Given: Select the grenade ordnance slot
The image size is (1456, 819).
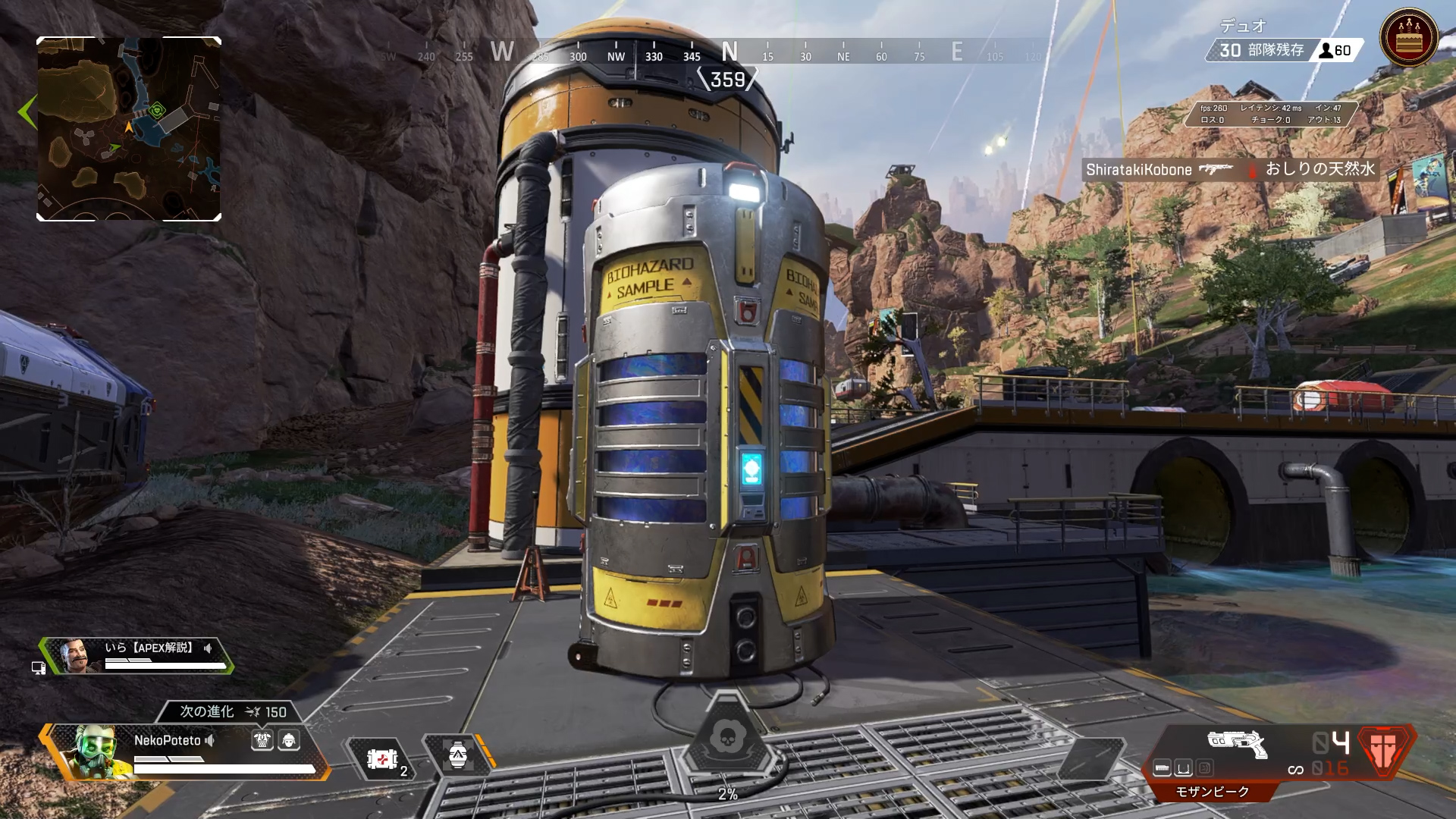Looking at the screenshot, I should point(457,755).
